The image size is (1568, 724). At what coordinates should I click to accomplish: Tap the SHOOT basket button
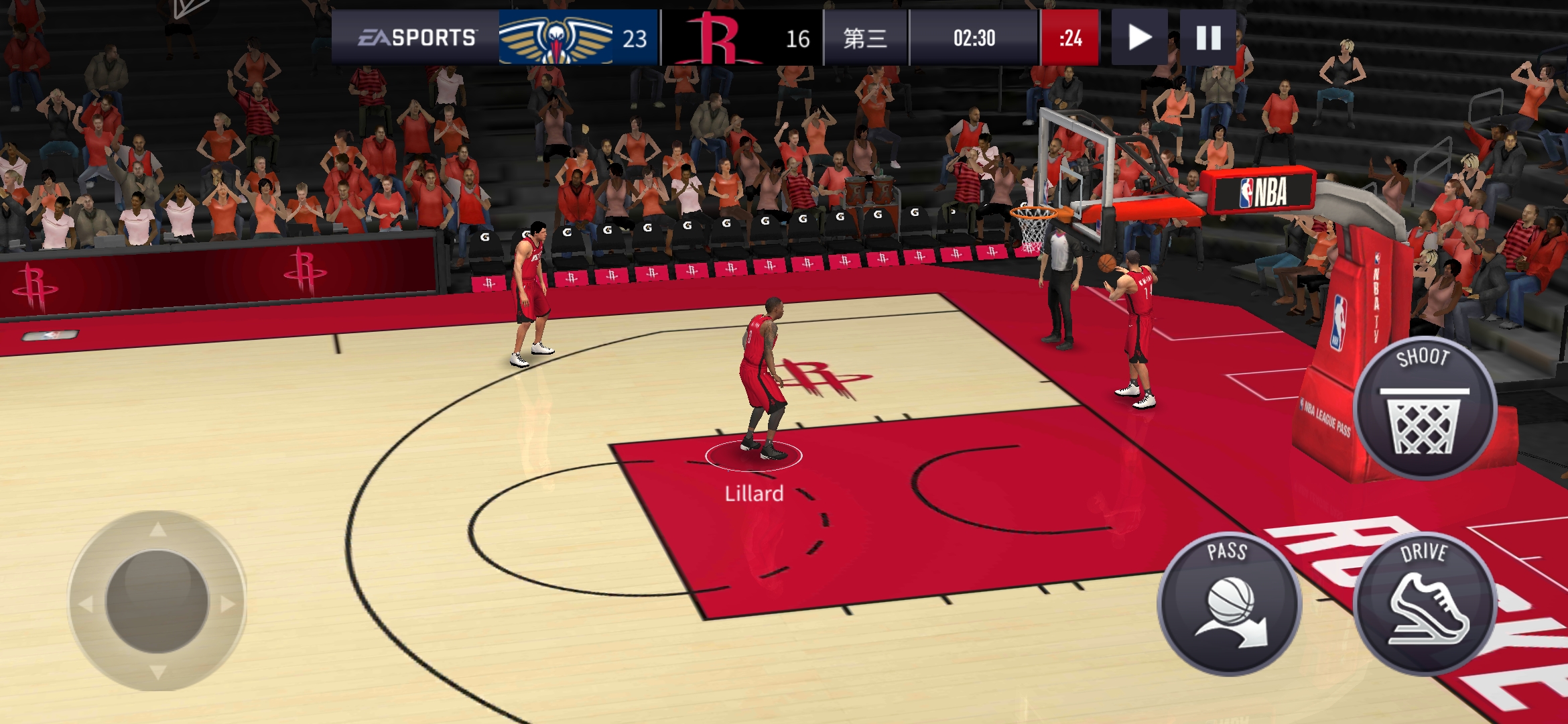[x=1424, y=408]
